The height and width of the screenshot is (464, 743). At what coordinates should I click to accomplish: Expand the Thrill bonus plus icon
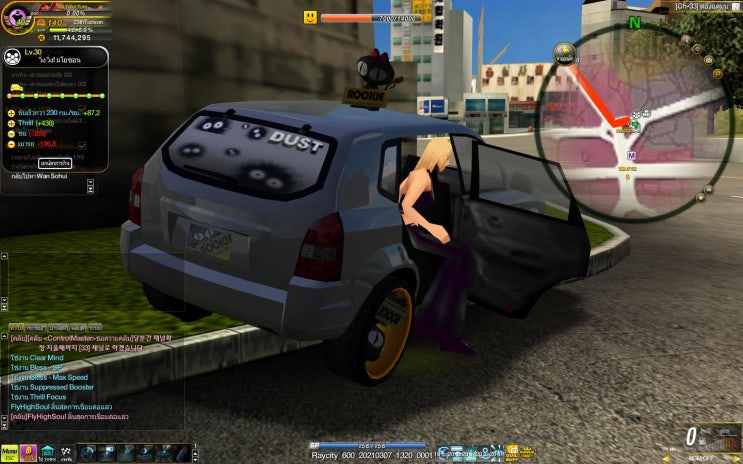[x=11, y=123]
